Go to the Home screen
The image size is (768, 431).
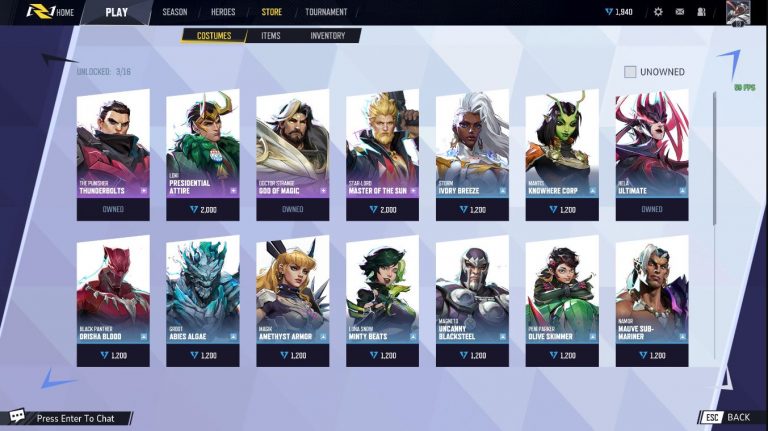65,12
